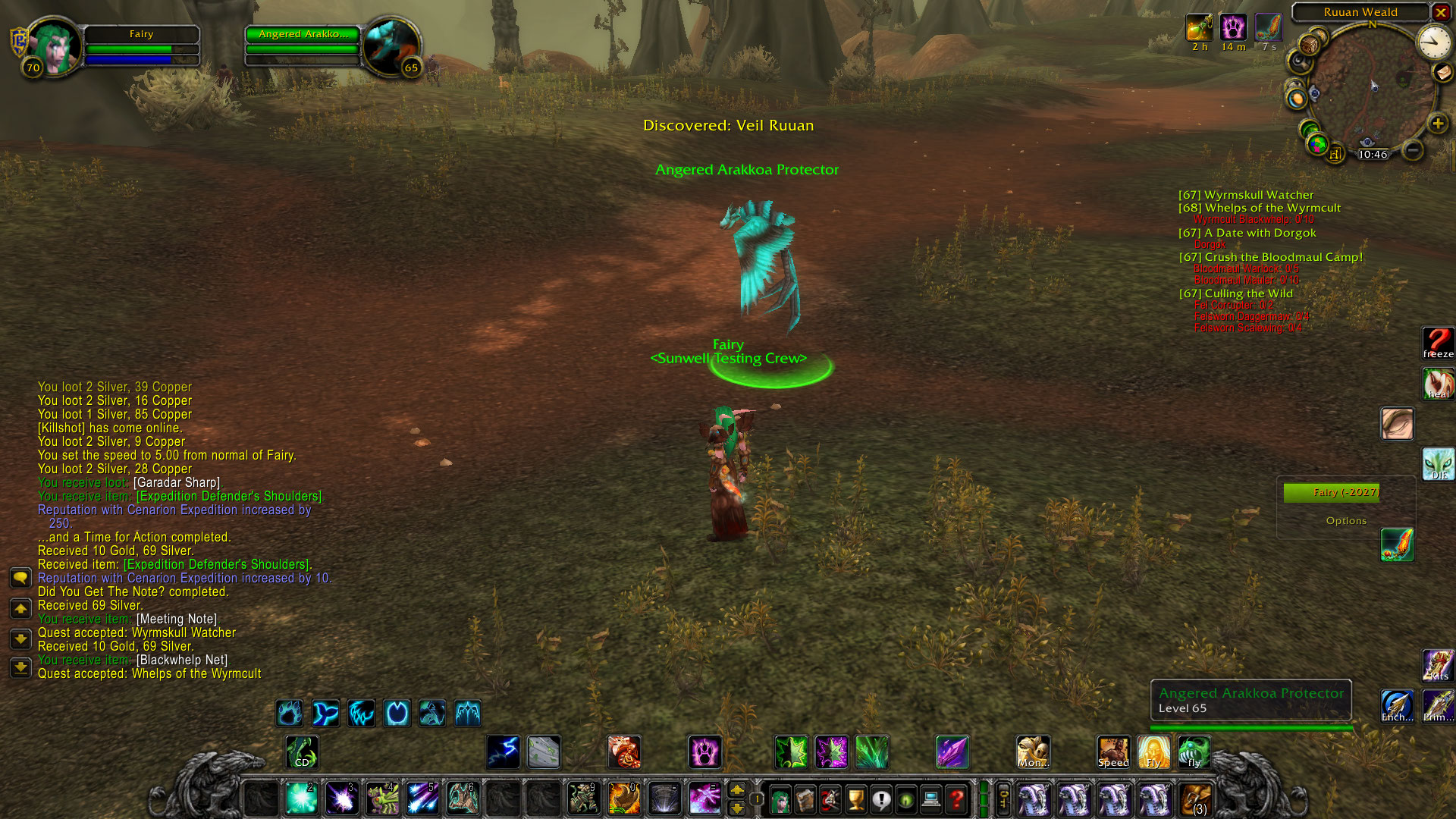The width and height of the screenshot is (1456, 819).
Task: Toggle the Speed button
Action: click(1112, 751)
